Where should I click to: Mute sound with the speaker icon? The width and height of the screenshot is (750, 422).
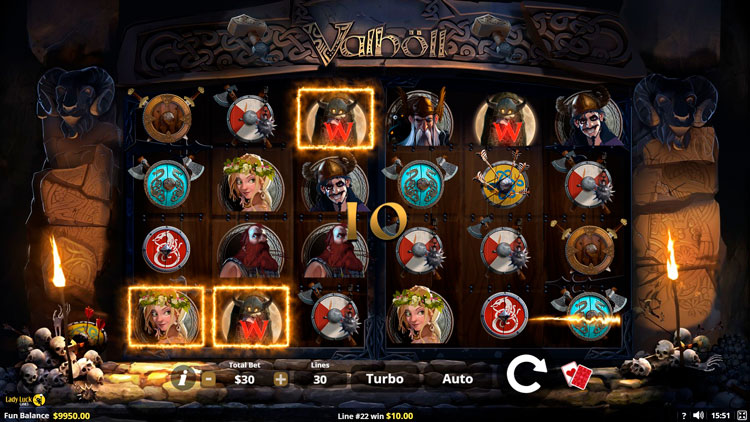coord(699,415)
